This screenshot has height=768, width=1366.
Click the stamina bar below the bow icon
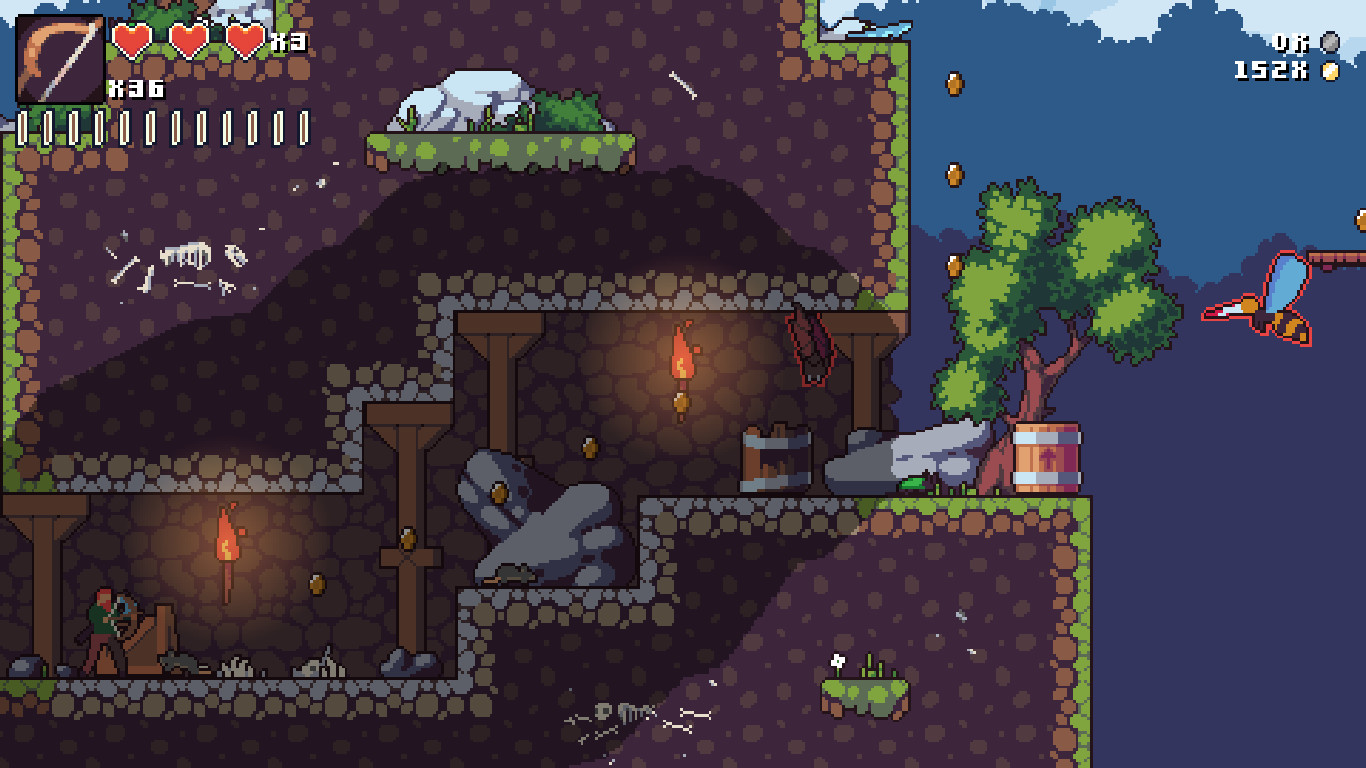click(x=160, y=127)
